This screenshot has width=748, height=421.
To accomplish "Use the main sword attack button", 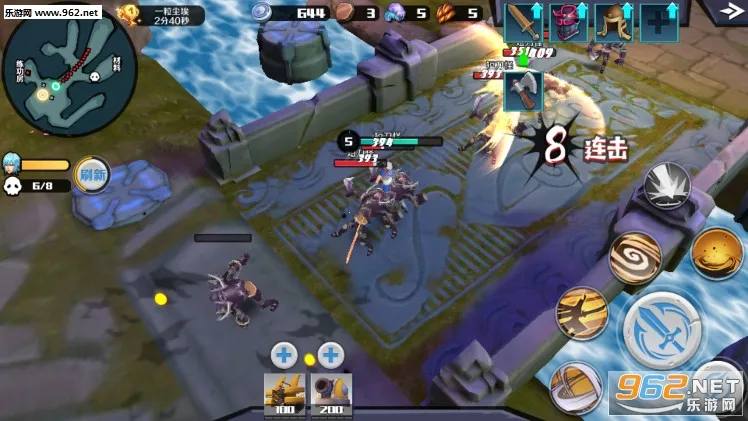I will pyautogui.click(x=663, y=329).
